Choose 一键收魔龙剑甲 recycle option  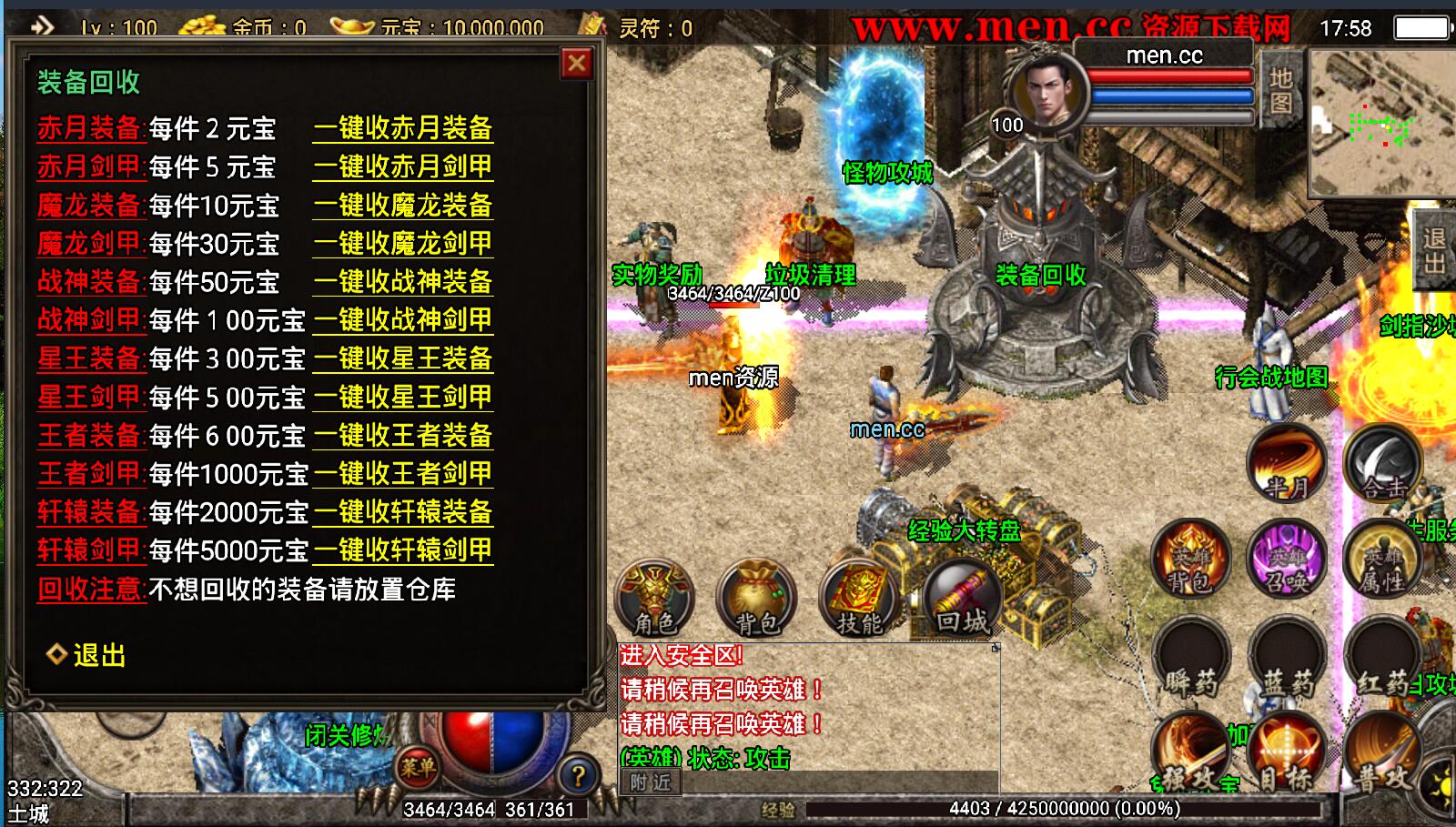(x=403, y=244)
